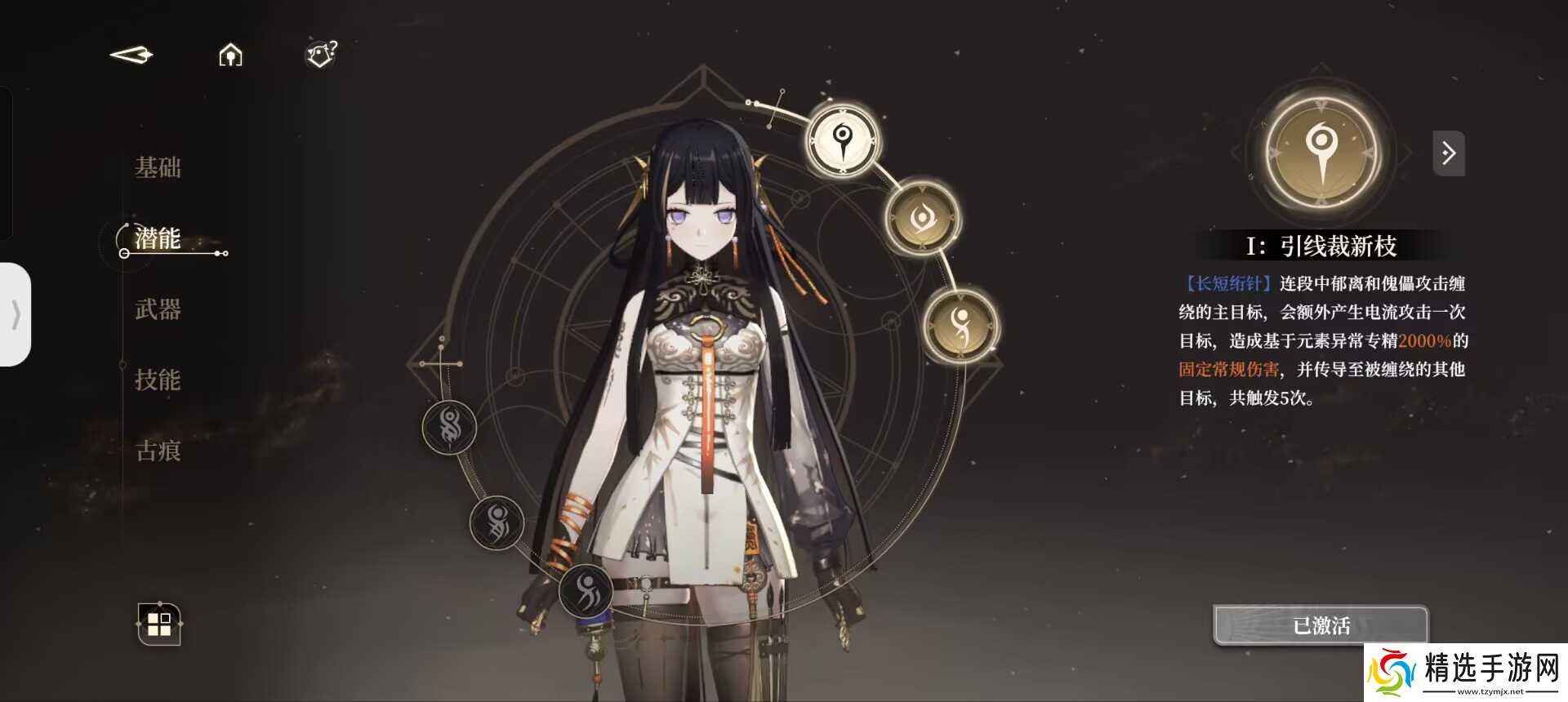The image size is (1568, 702).
Task: Select the 潜能 tab
Action: [158, 238]
